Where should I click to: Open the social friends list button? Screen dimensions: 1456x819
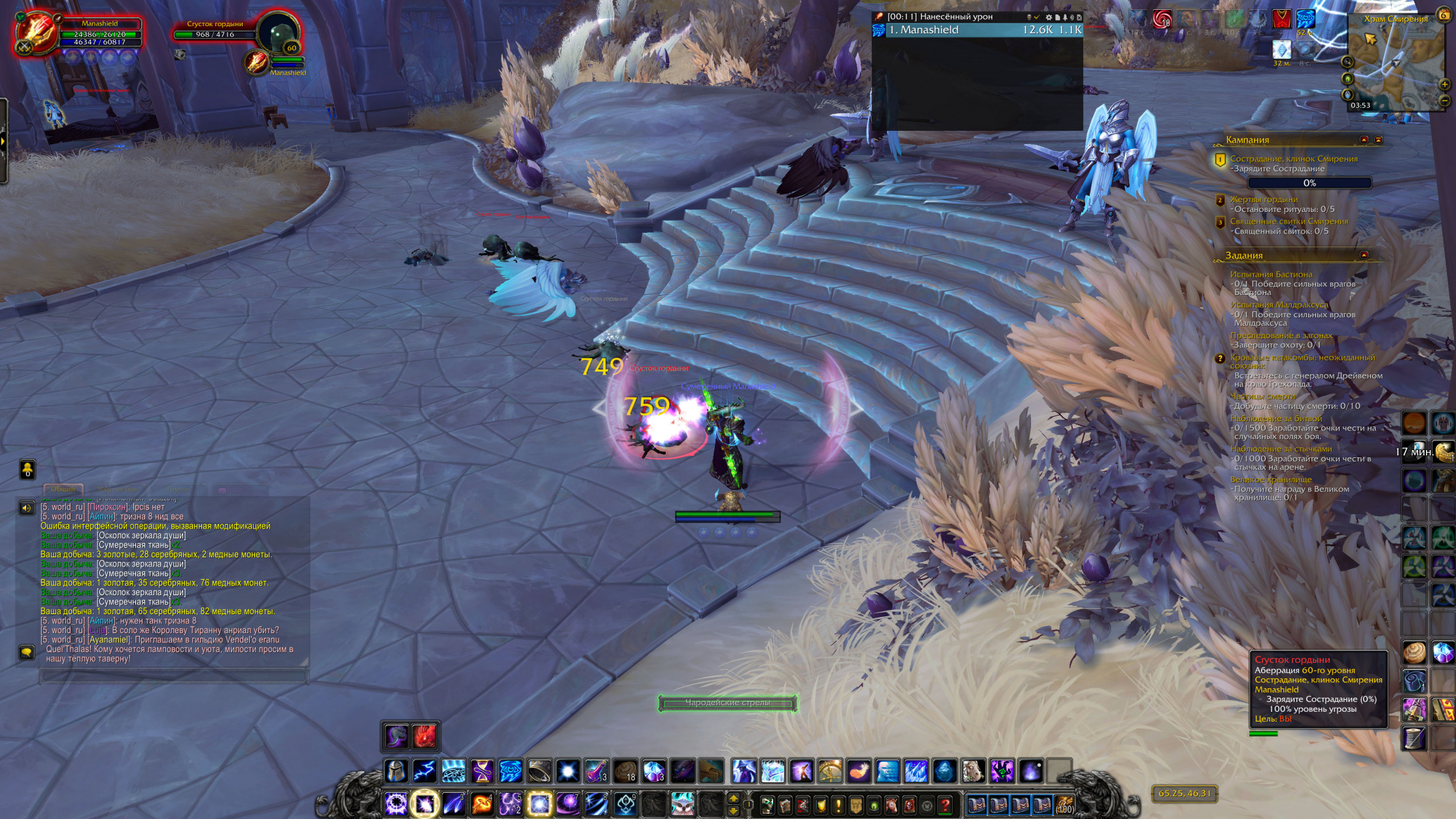[x=27, y=469]
